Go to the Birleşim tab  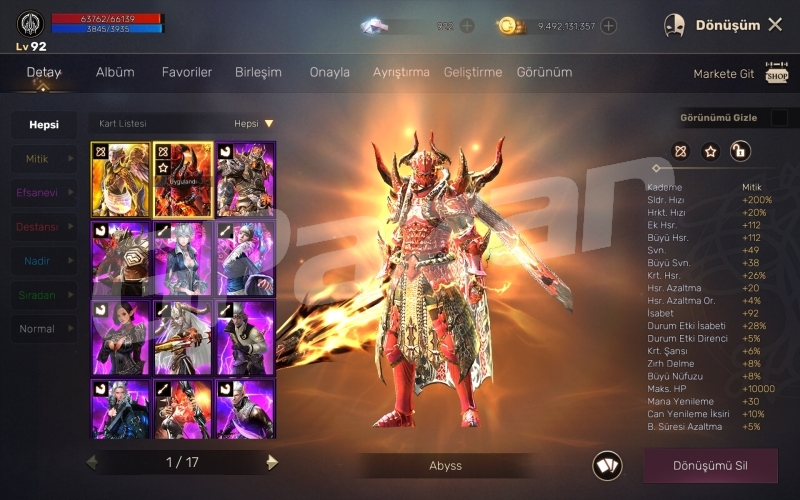pos(258,73)
